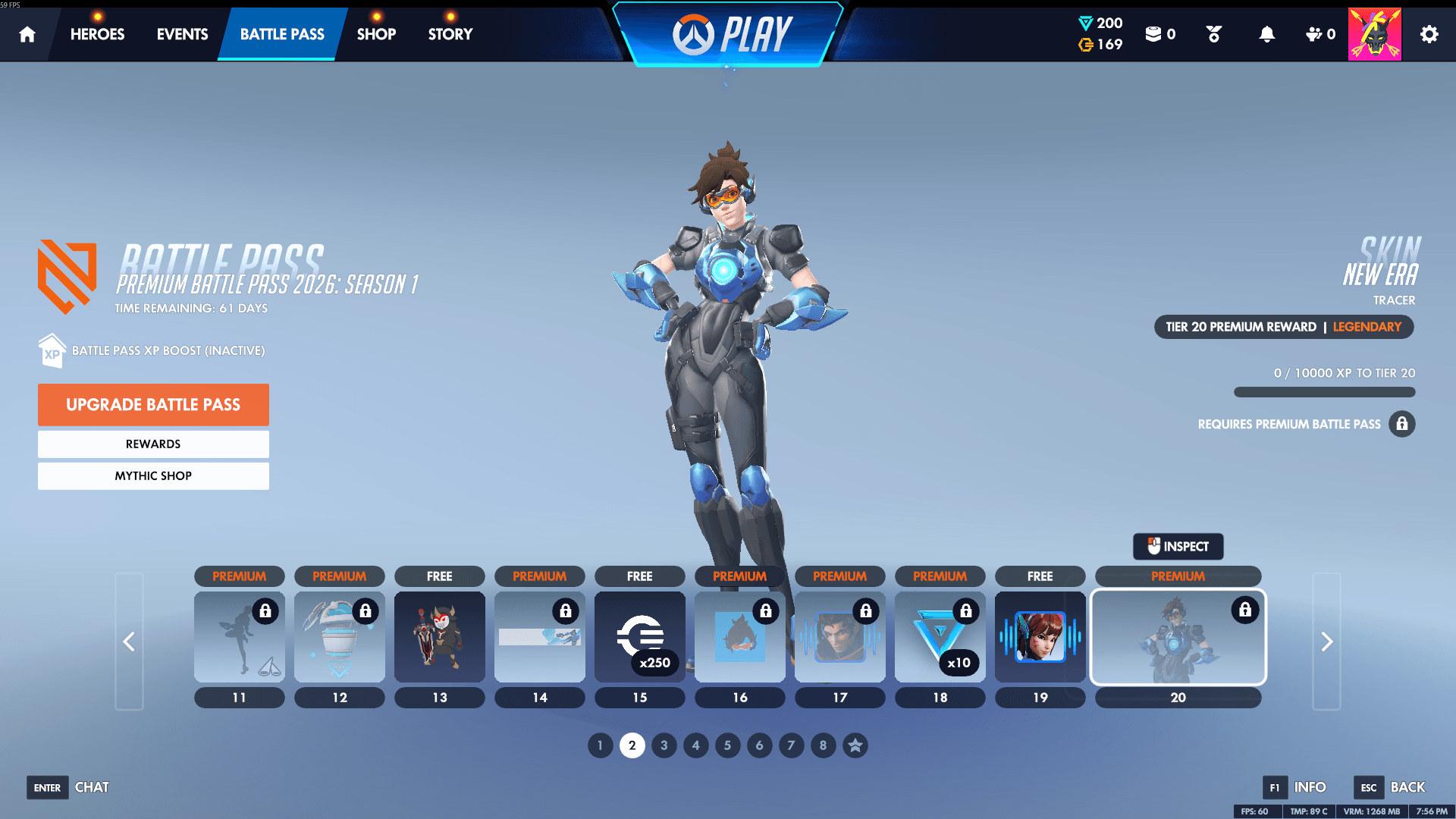Click the loot box icon near currency
The image size is (1456, 819).
[1156, 33]
